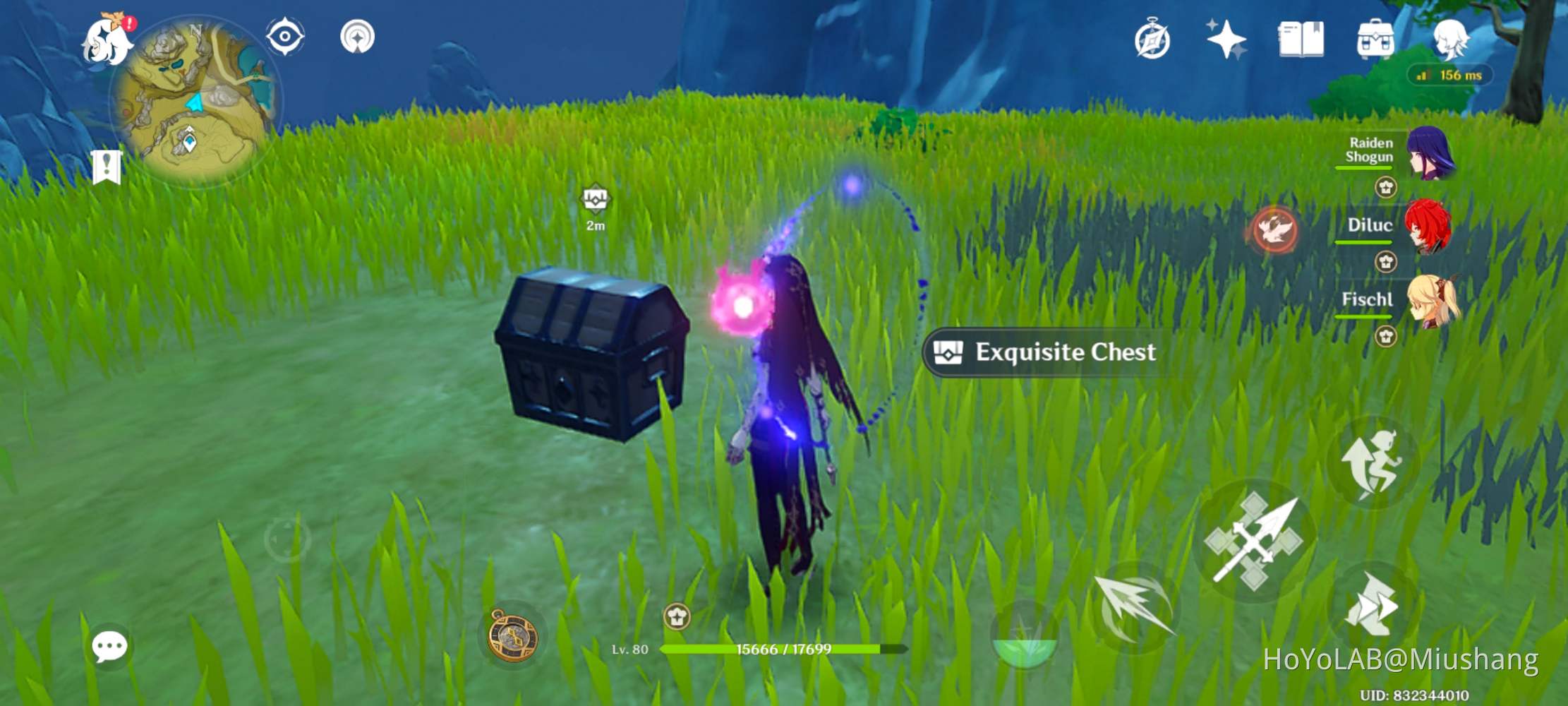This screenshot has height=706, width=1568.
Task: Interact with the Exquisite Chest prompt
Action: click(x=1043, y=352)
